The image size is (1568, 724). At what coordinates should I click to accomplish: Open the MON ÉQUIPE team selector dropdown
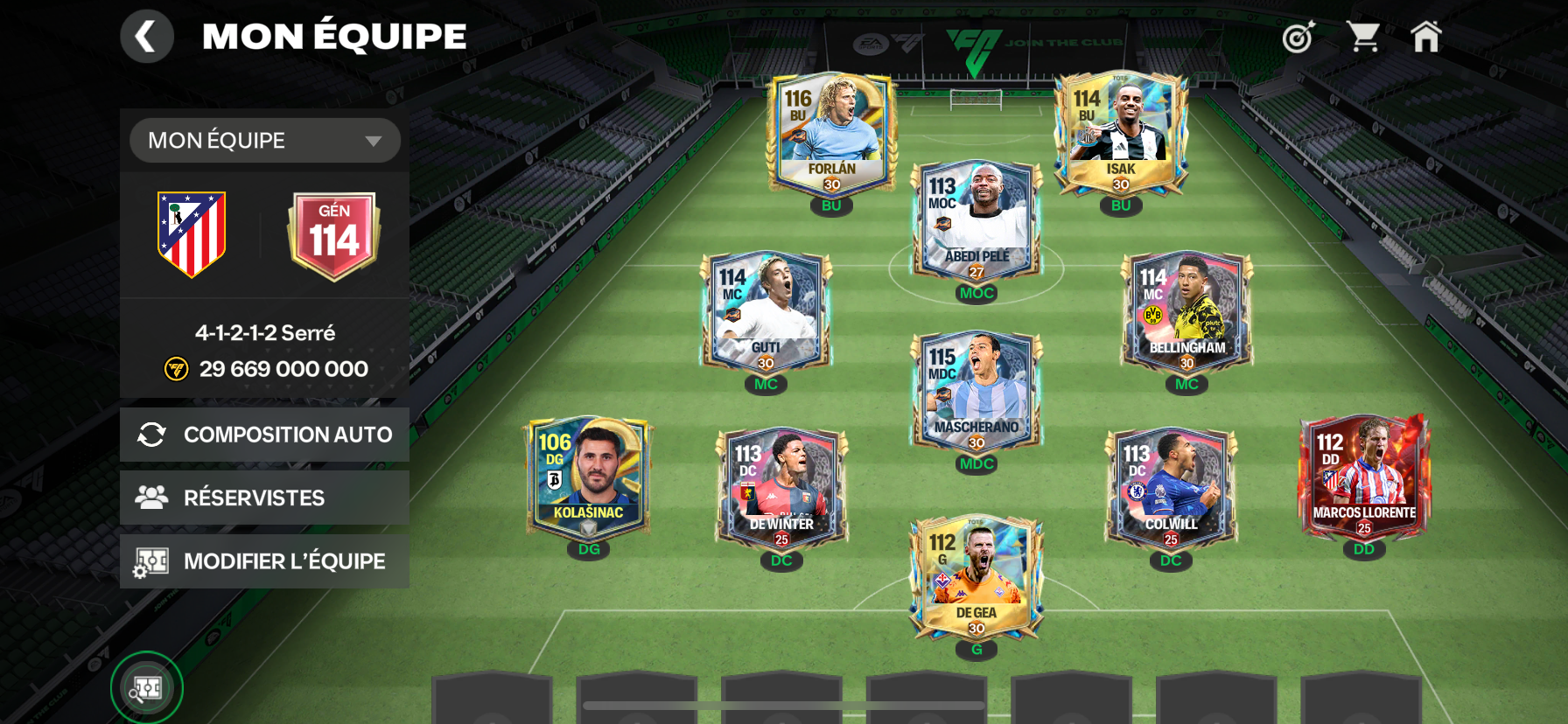click(264, 140)
